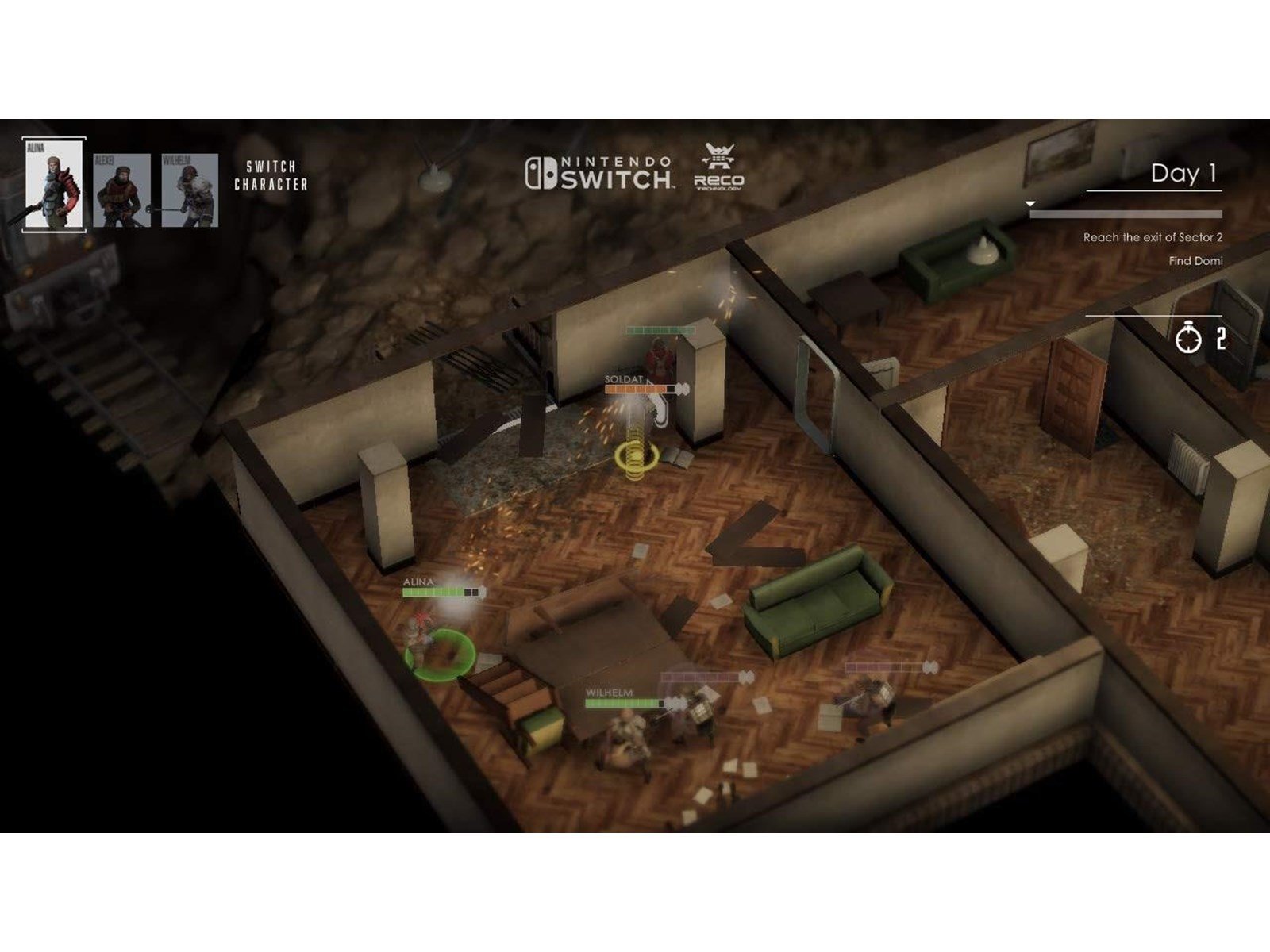Select Alina's unit with the green ring
The height and width of the screenshot is (952, 1270).
(x=439, y=652)
